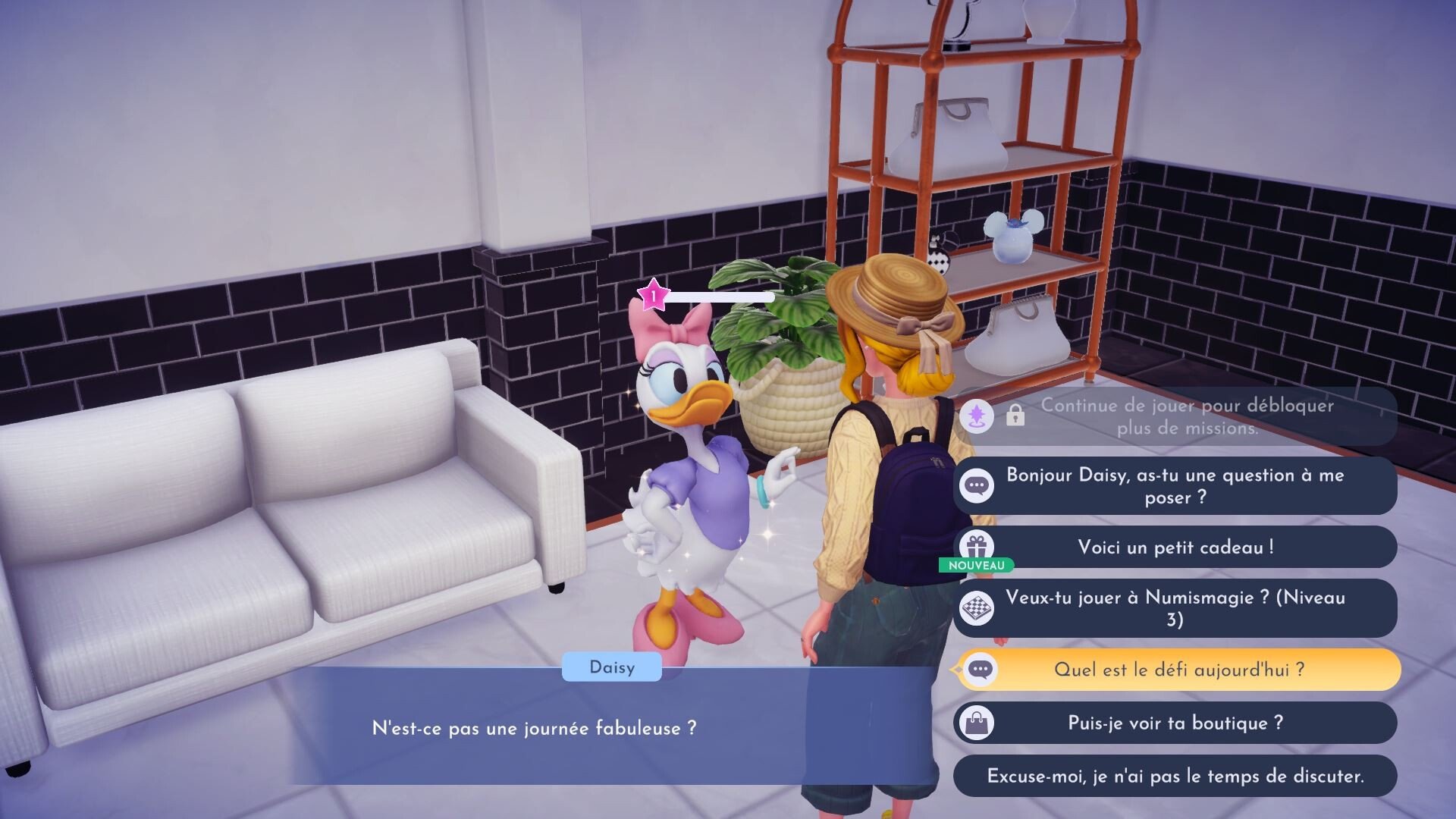Screen dimensions: 1456x819
Task: Open Daisy's boutique via 'Puis-je voir ta boutique ?'
Action: pos(1175,723)
